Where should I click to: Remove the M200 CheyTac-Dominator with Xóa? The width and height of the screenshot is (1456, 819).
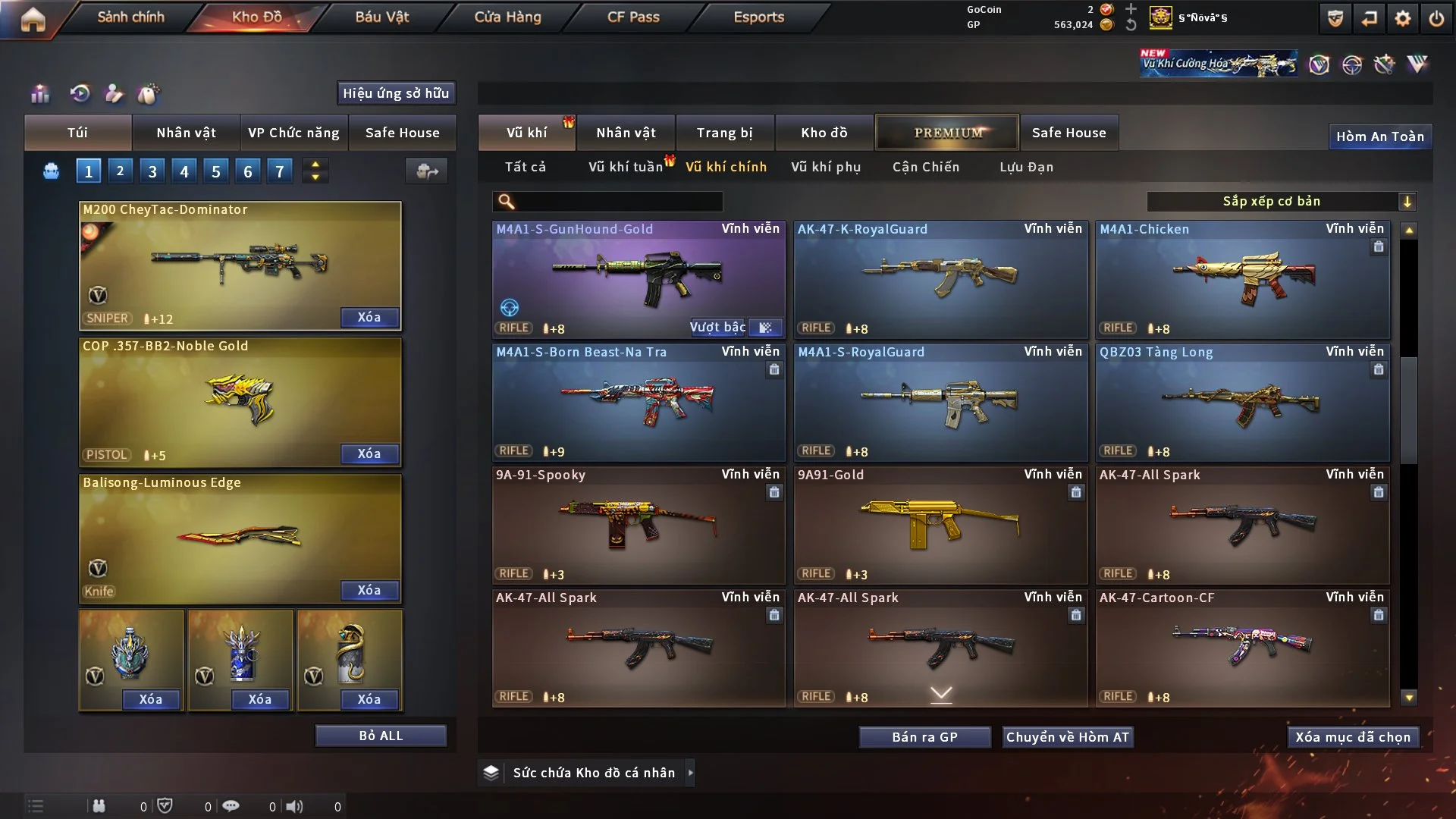[369, 317]
